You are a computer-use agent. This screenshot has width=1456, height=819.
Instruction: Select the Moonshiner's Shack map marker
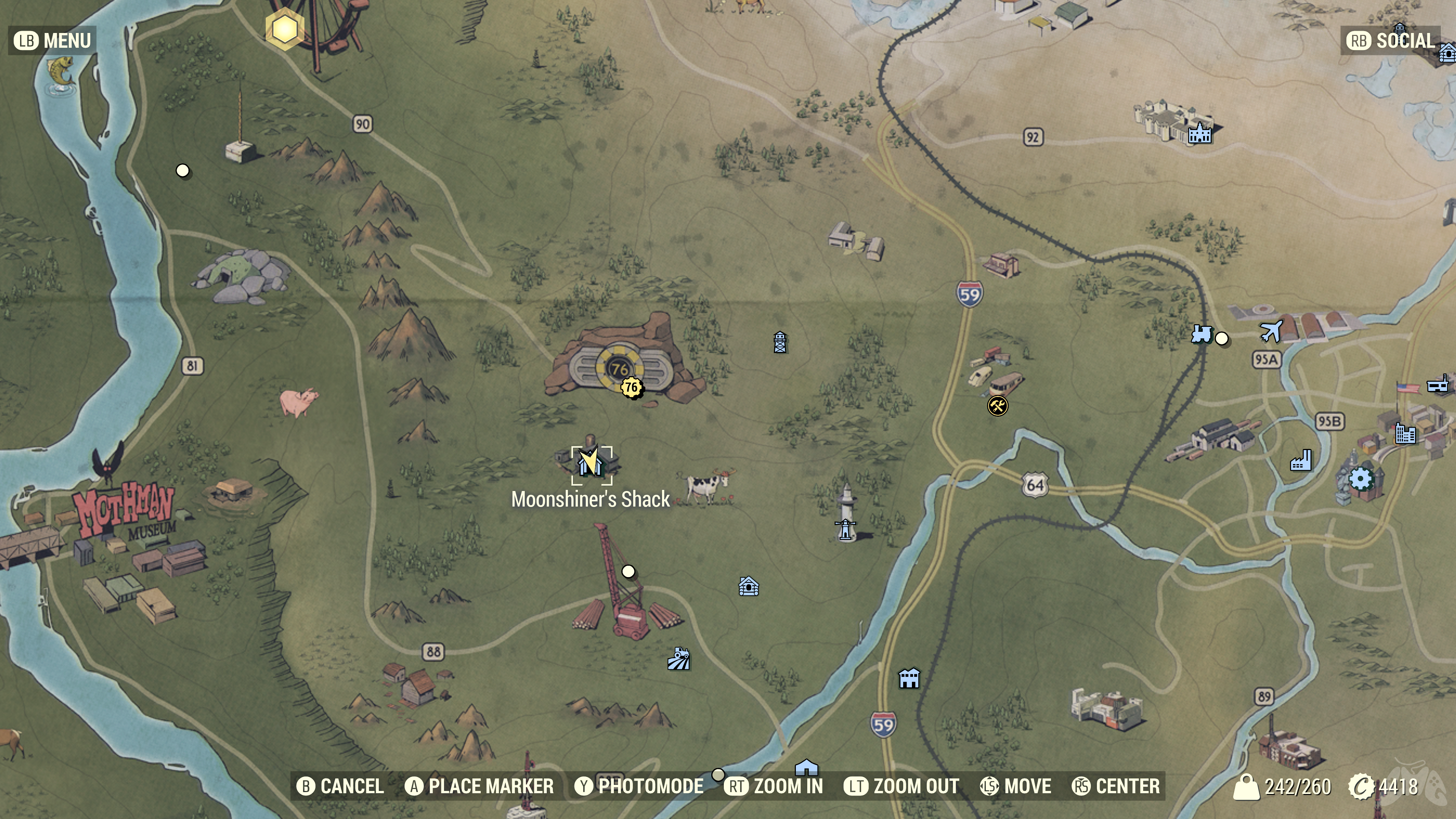tap(591, 464)
